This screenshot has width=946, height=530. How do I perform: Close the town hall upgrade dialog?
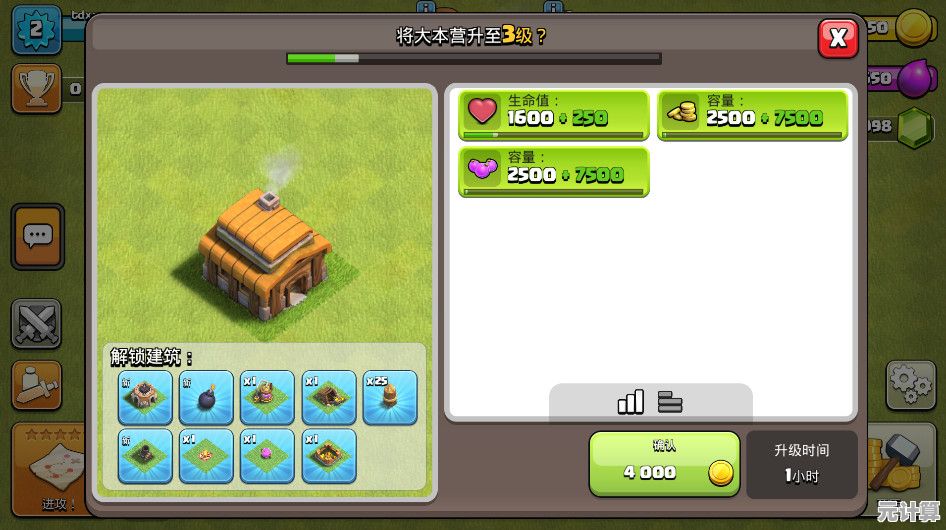coord(838,39)
